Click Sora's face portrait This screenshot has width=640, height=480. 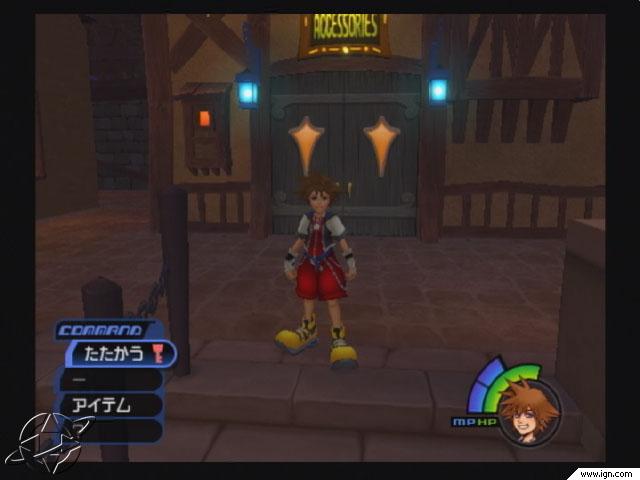(521, 411)
